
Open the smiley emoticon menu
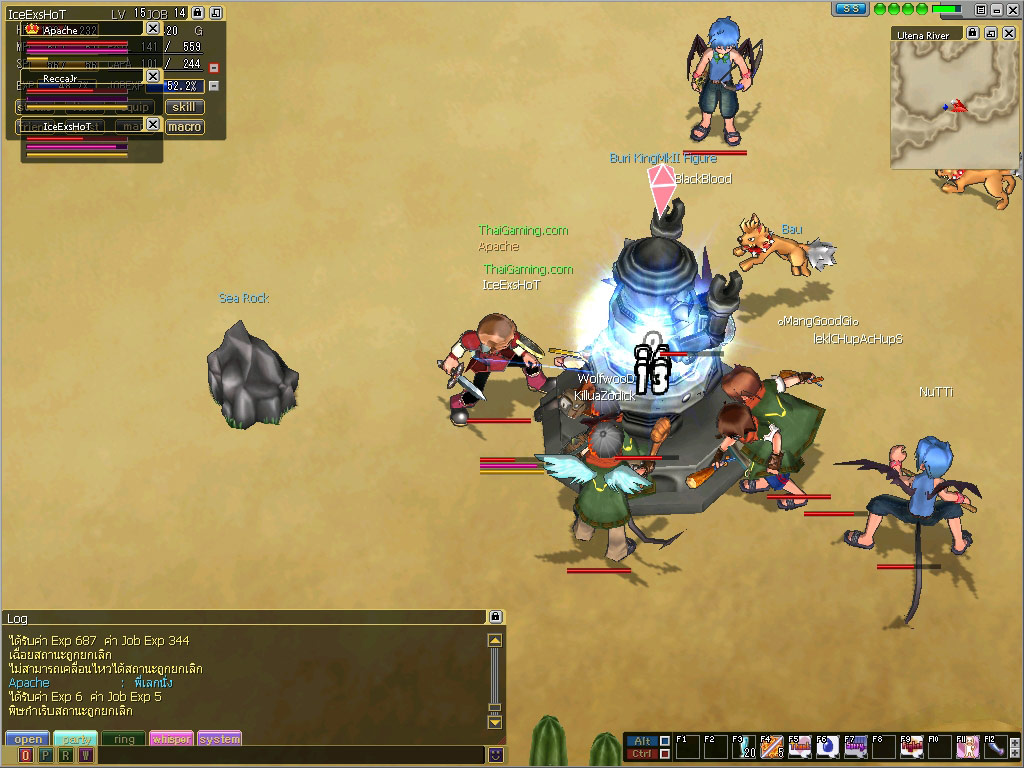[x=494, y=755]
